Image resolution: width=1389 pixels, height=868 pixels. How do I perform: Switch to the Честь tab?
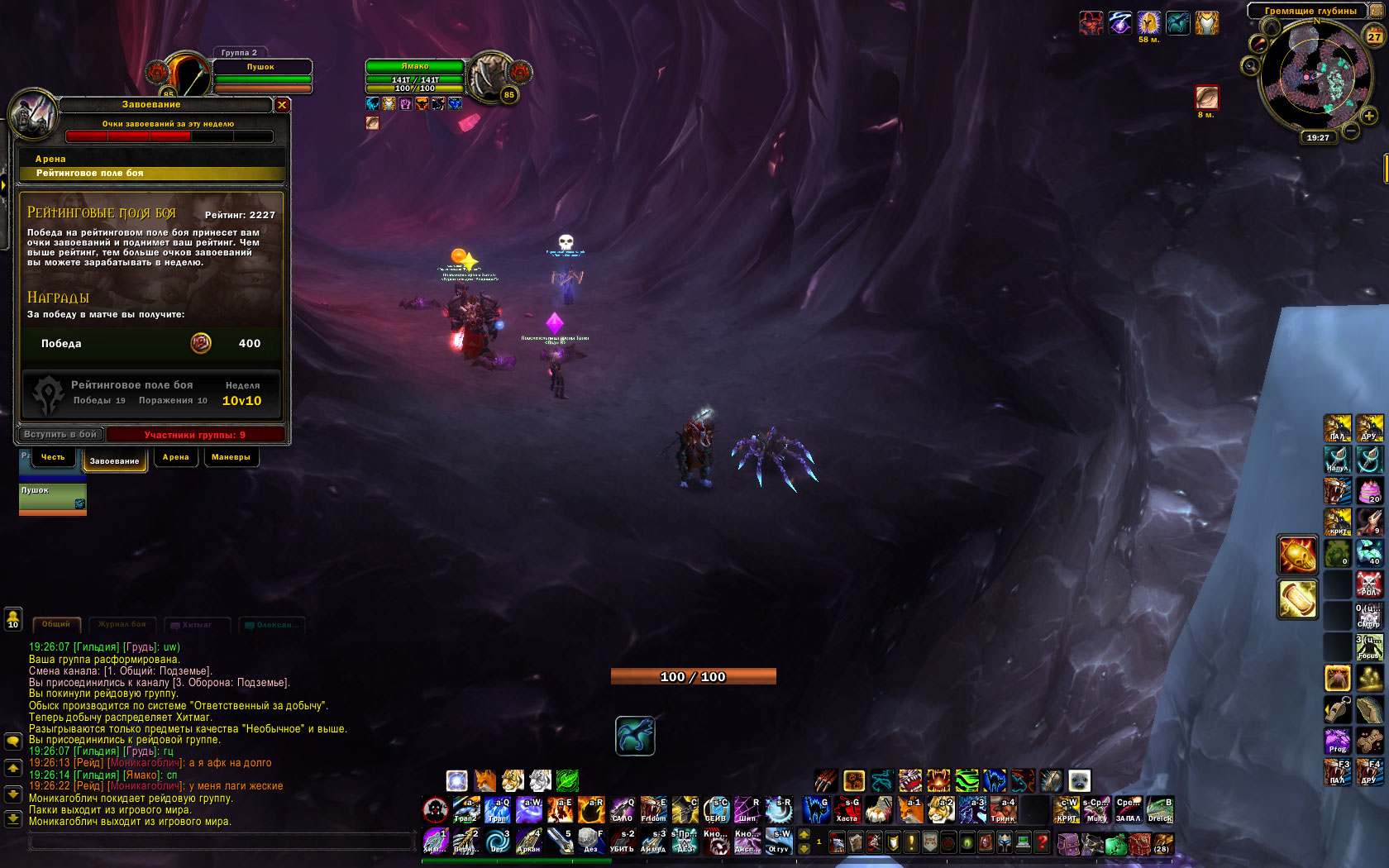coord(53,457)
